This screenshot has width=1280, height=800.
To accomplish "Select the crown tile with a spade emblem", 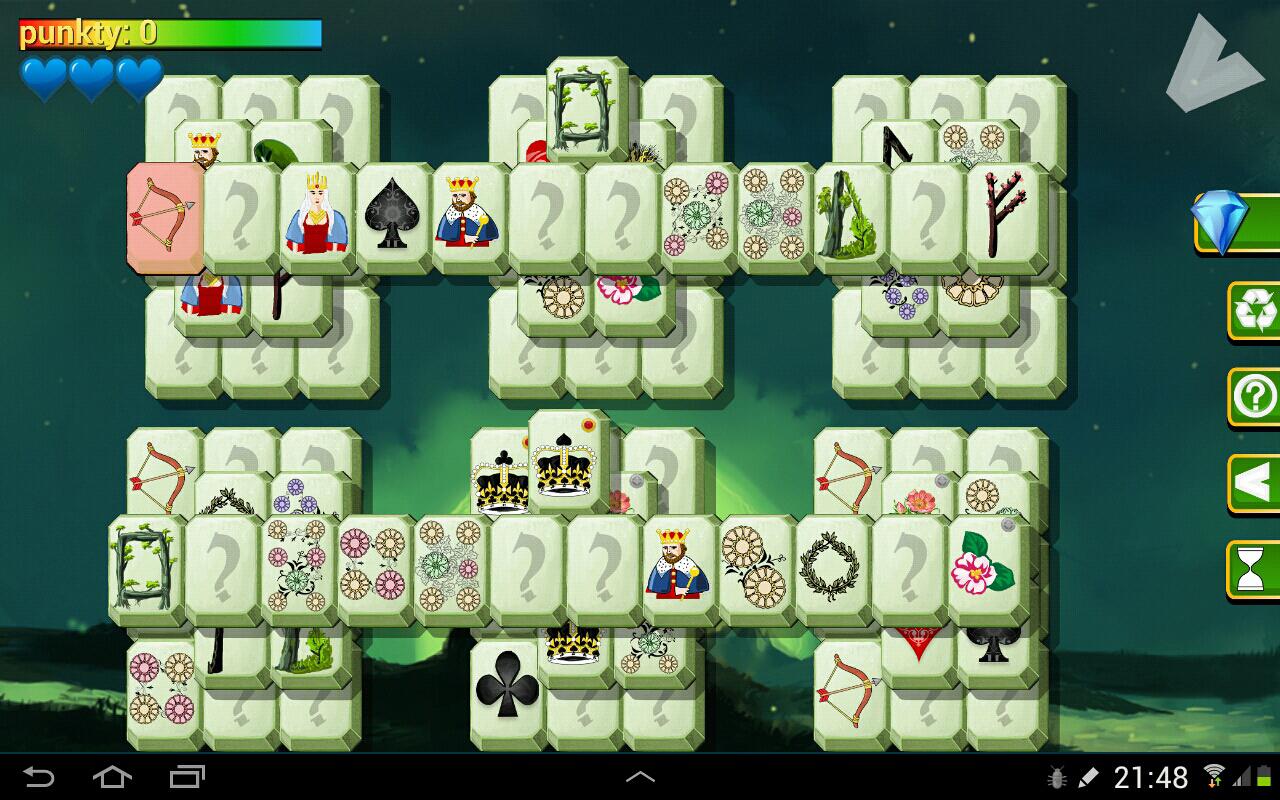I will [566, 462].
